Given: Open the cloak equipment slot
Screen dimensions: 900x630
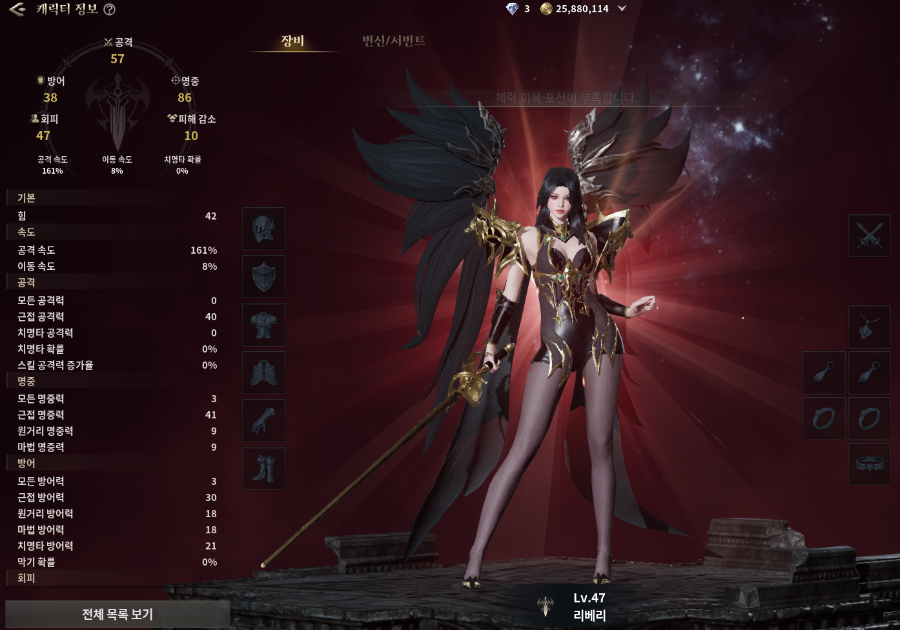Looking at the screenshot, I should tap(264, 372).
